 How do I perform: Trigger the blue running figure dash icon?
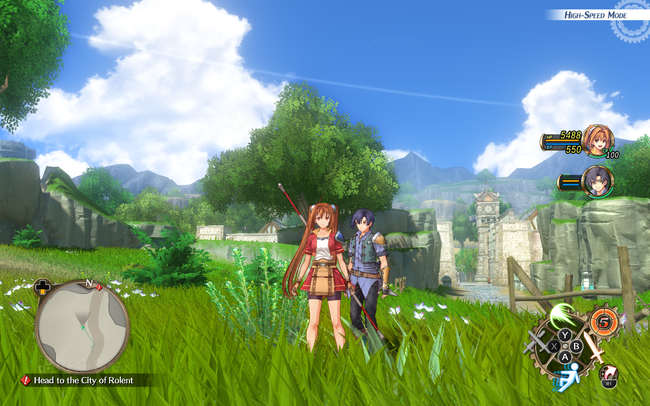pyautogui.click(x=569, y=378)
